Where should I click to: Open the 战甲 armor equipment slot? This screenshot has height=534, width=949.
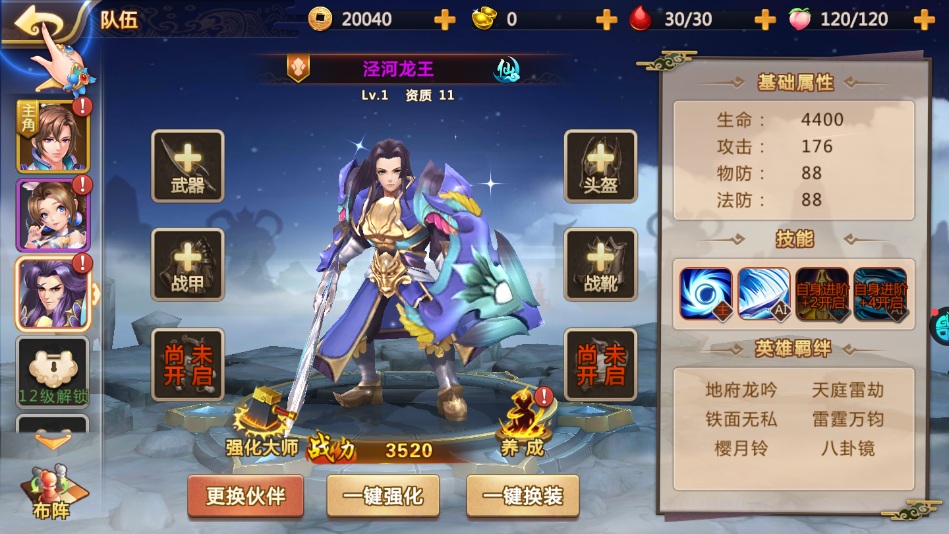pyautogui.click(x=187, y=264)
